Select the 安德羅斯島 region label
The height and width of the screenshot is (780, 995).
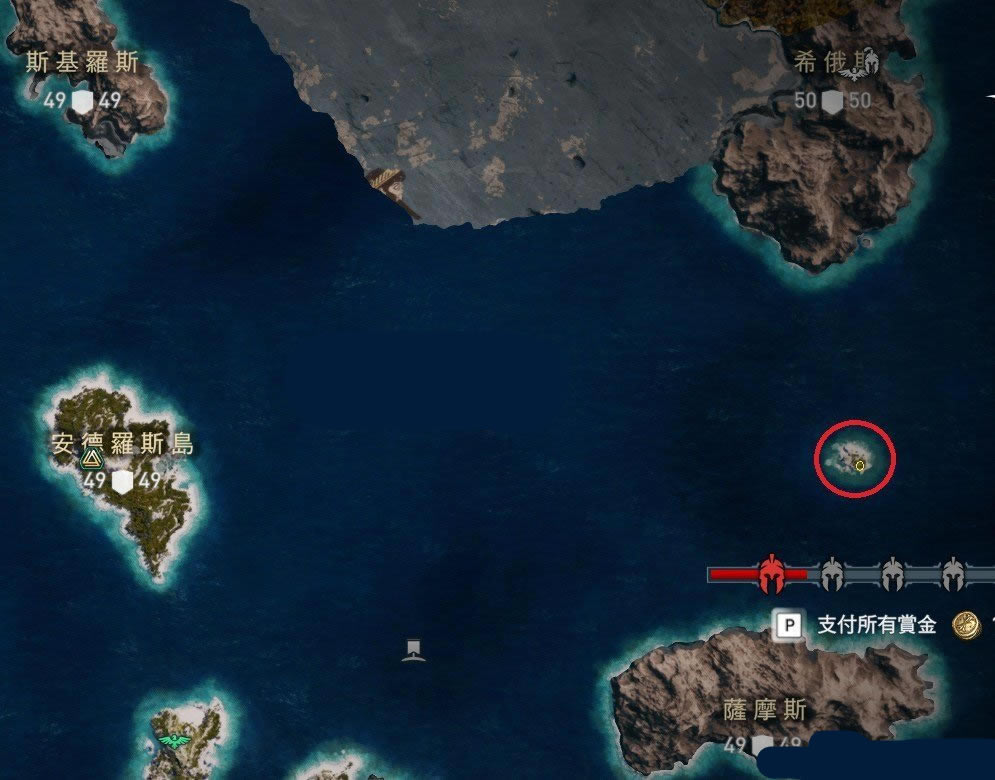tap(123, 444)
